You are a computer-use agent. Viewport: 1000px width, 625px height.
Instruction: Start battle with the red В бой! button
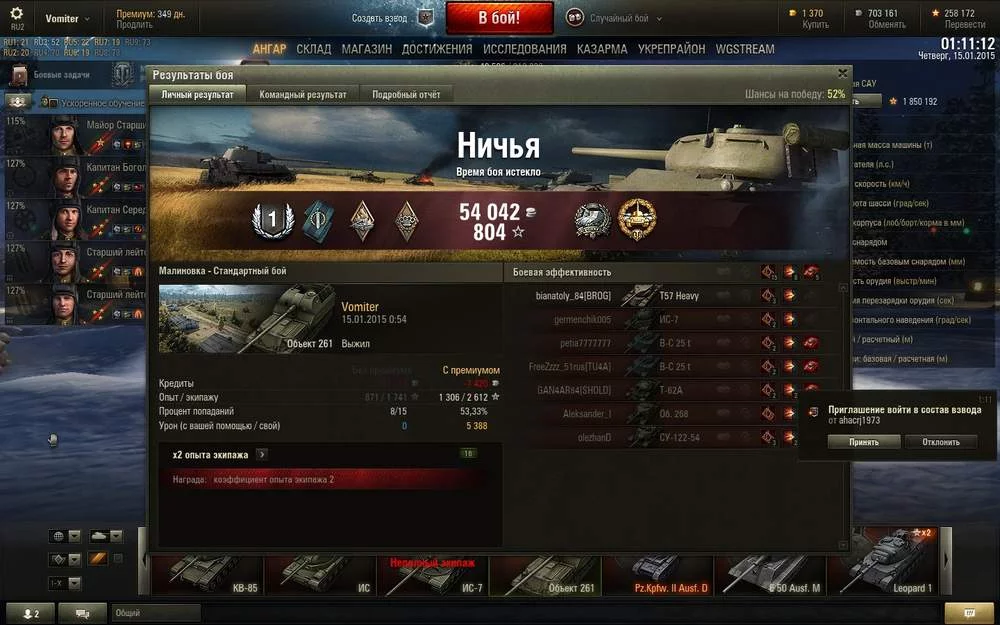pyautogui.click(x=499, y=18)
